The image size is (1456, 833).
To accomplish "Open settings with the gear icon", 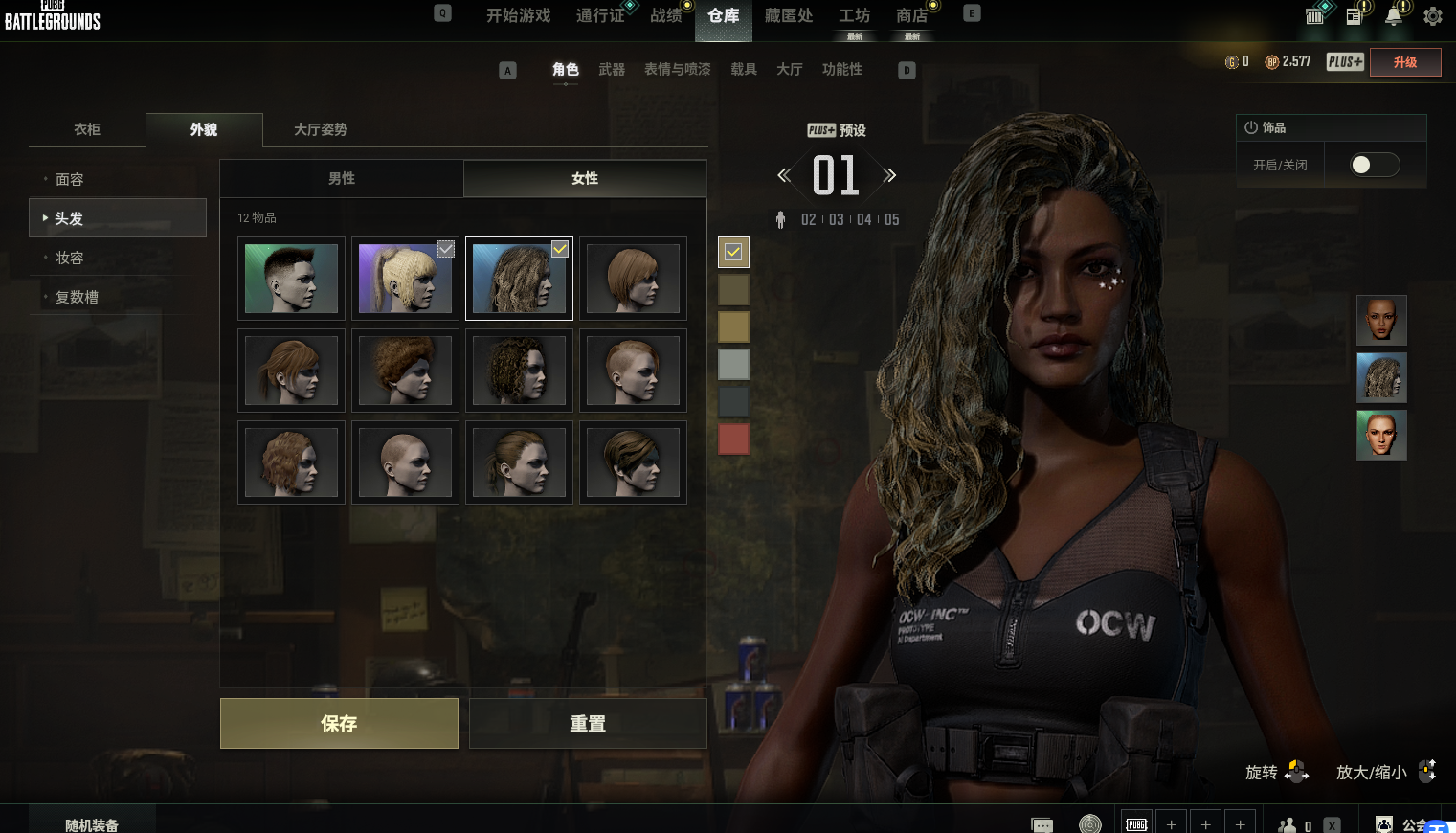I will click(x=1433, y=16).
